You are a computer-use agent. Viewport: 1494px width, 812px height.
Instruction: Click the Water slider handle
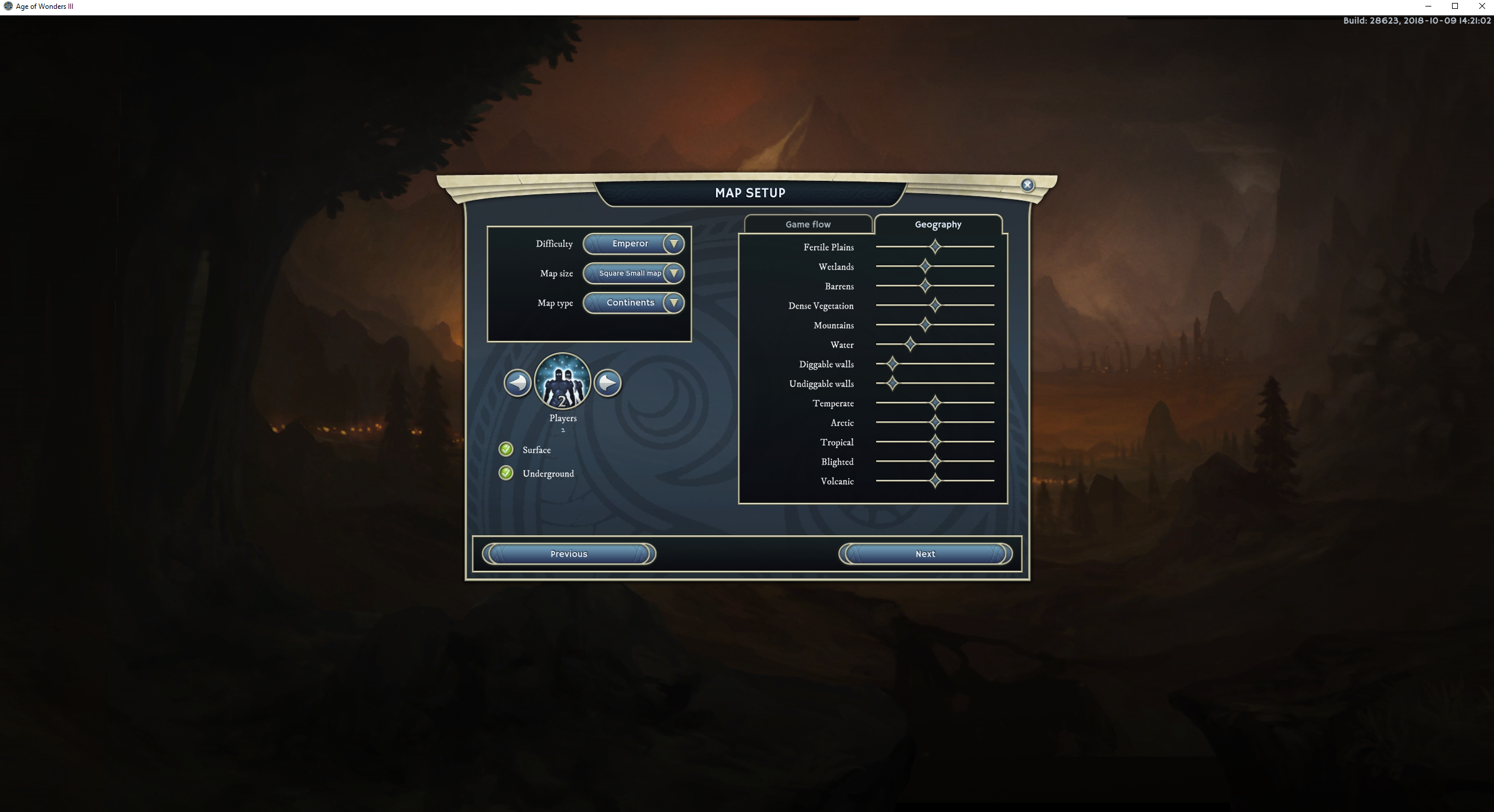point(910,344)
